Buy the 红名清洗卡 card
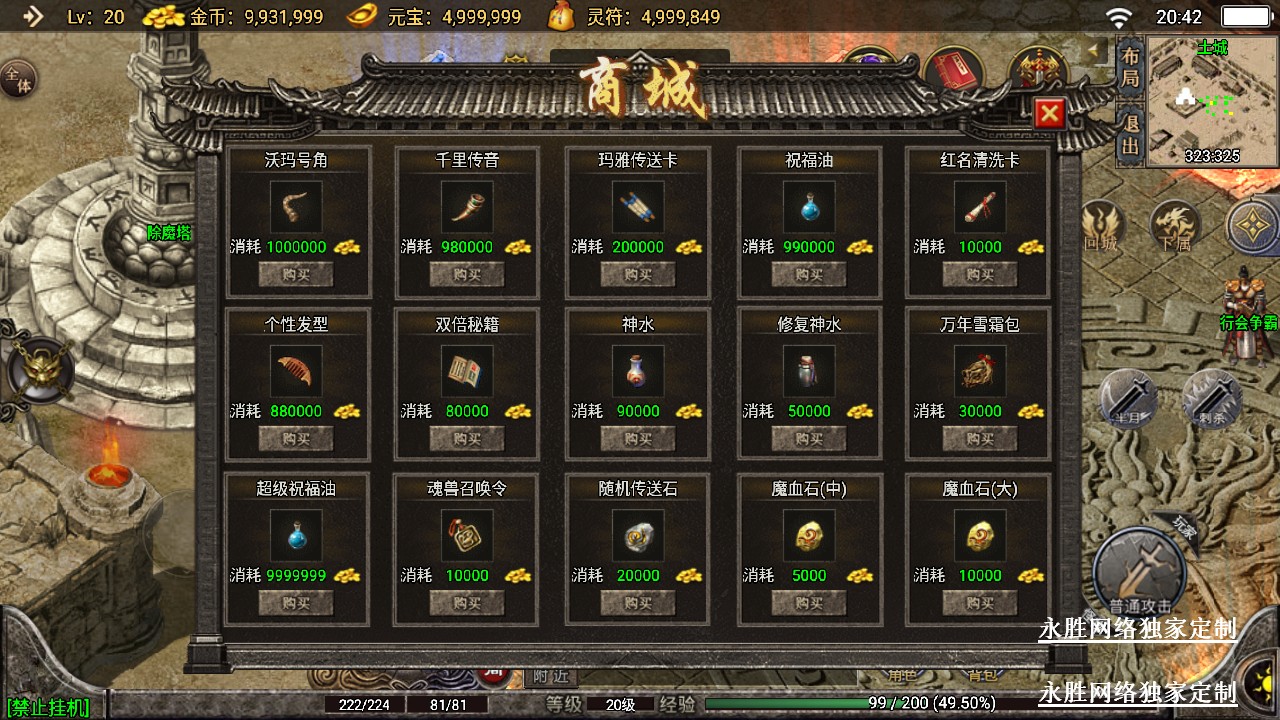1280x720 pixels. [x=980, y=274]
